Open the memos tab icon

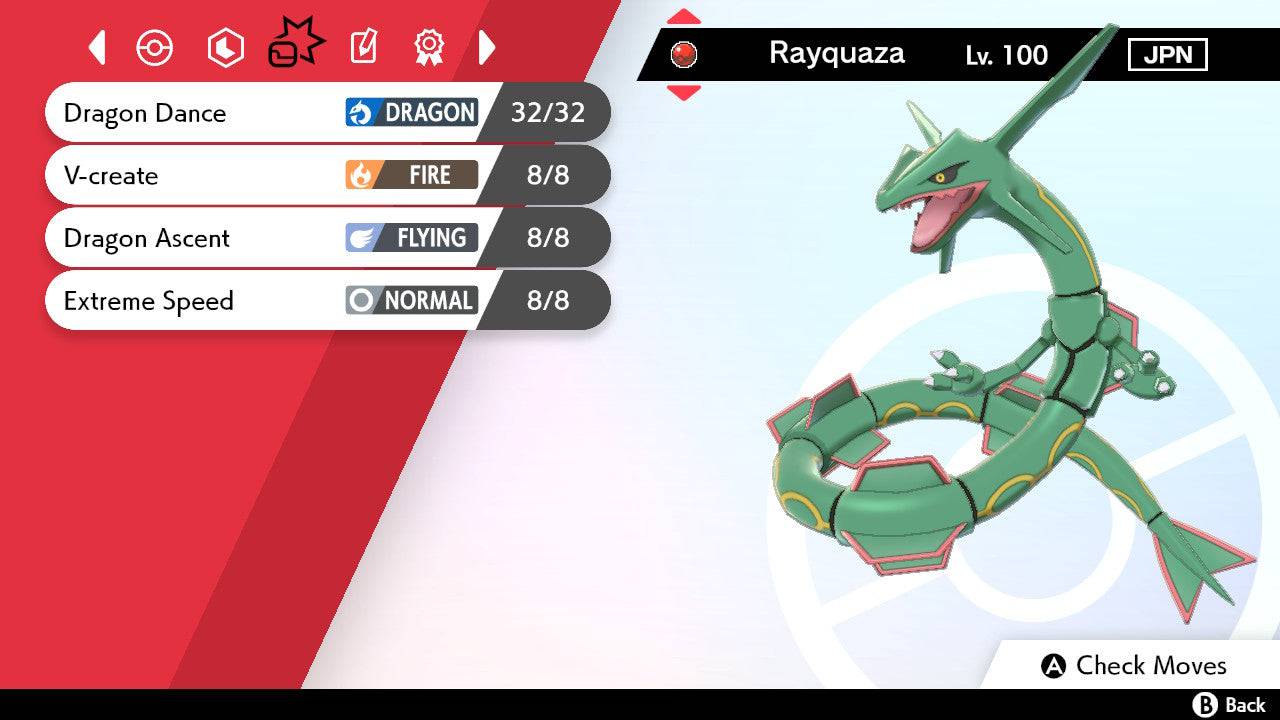365,46
